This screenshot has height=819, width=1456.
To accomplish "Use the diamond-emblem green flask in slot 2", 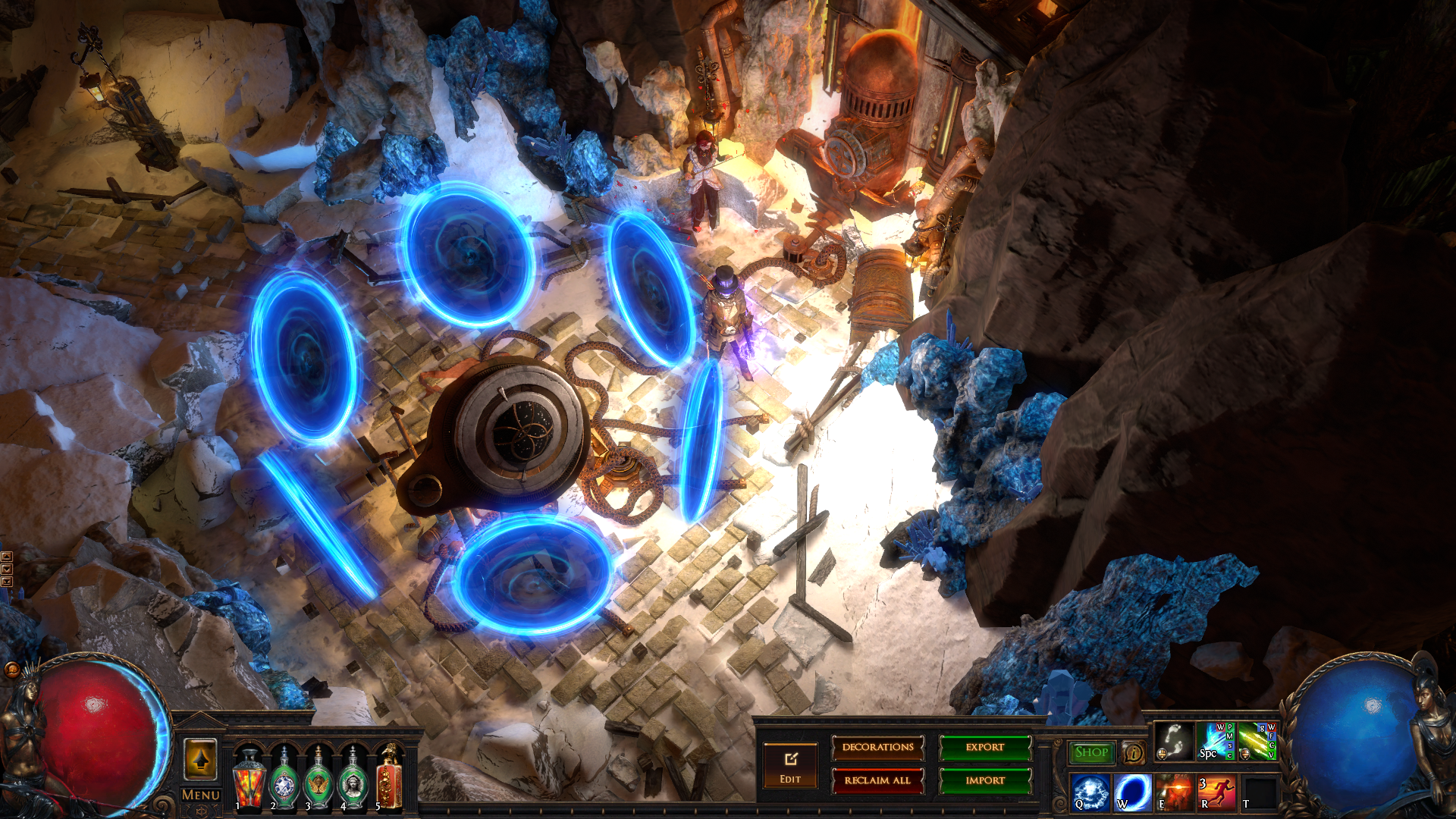I will 284,778.
